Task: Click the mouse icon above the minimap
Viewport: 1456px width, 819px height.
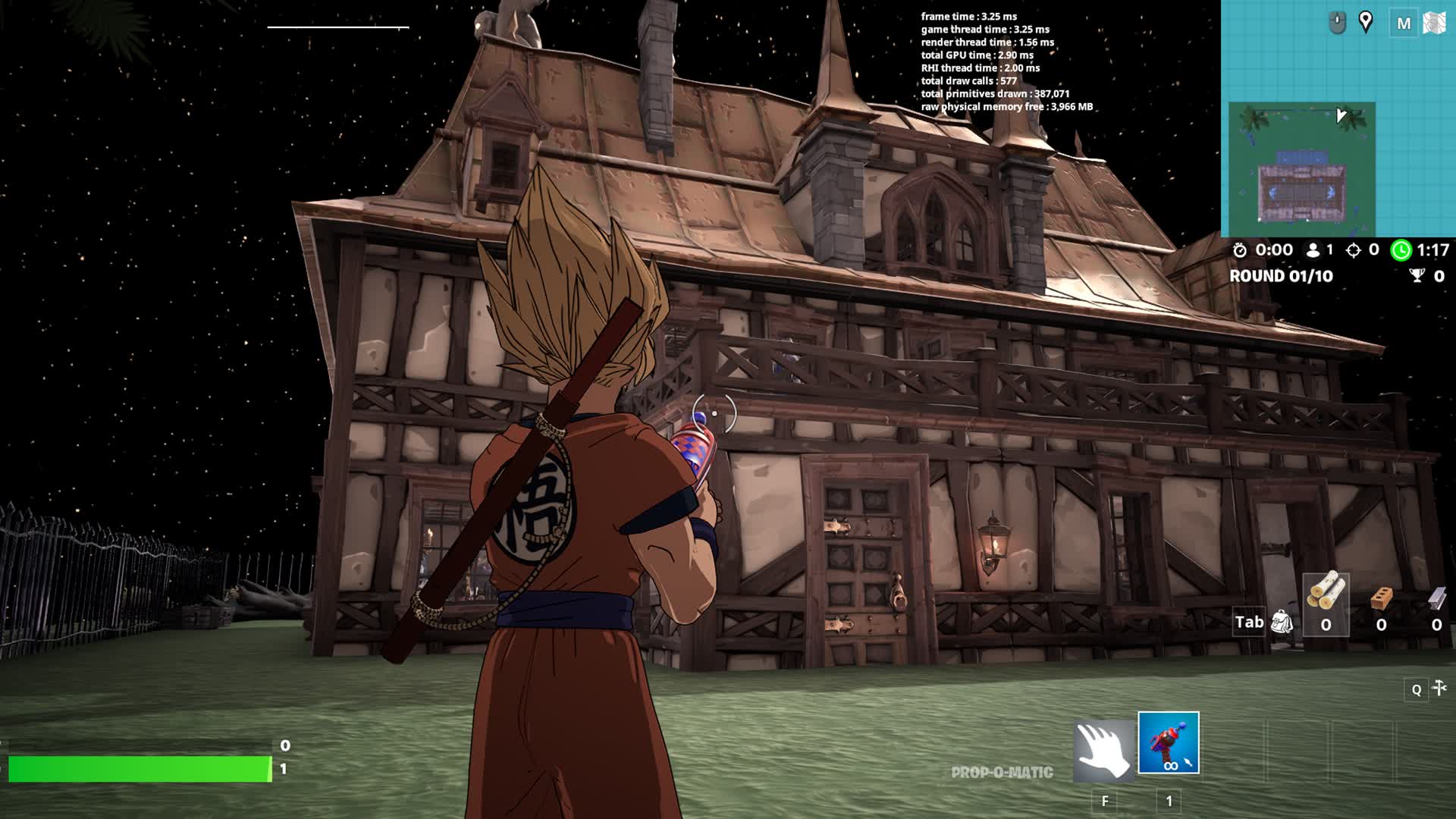Action: (x=1337, y=24)
